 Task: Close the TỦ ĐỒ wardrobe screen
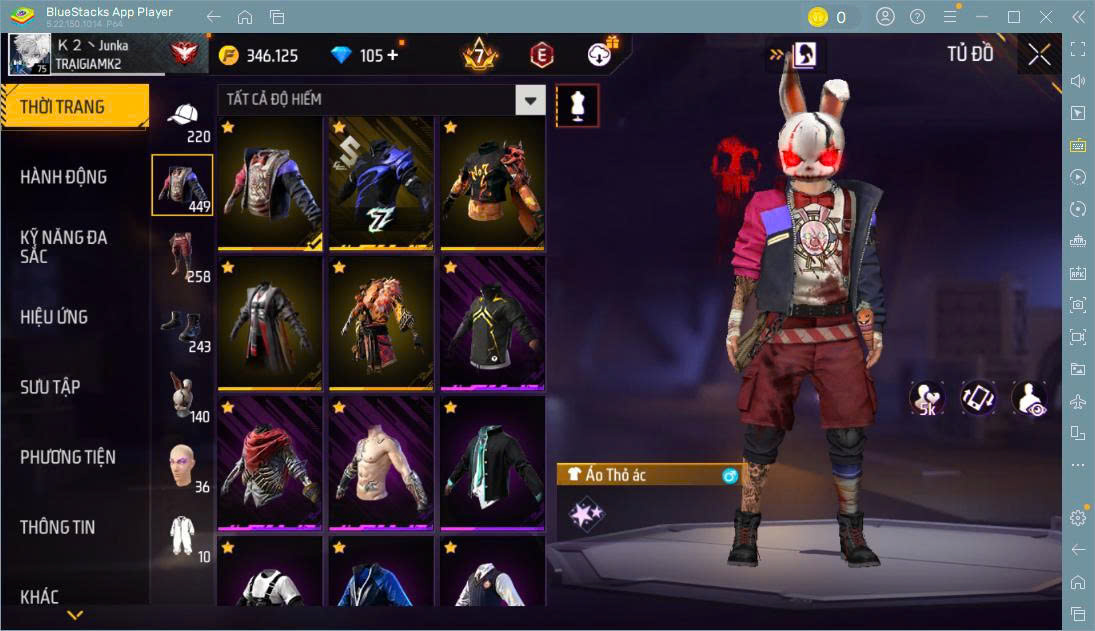[1039, 55]
